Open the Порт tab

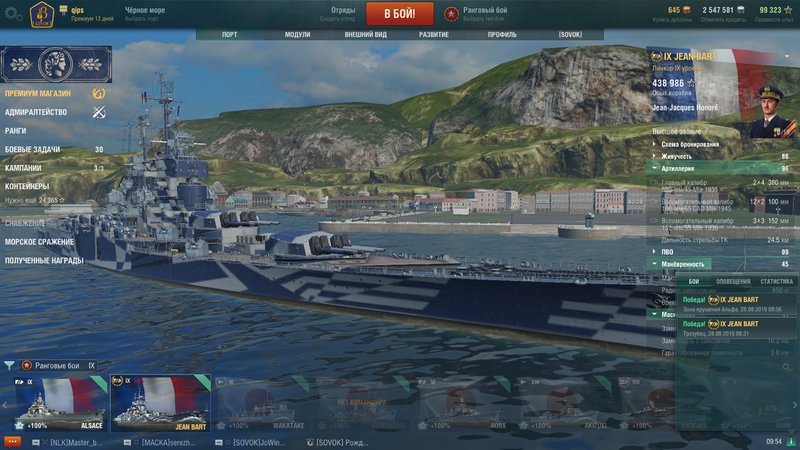229,34
